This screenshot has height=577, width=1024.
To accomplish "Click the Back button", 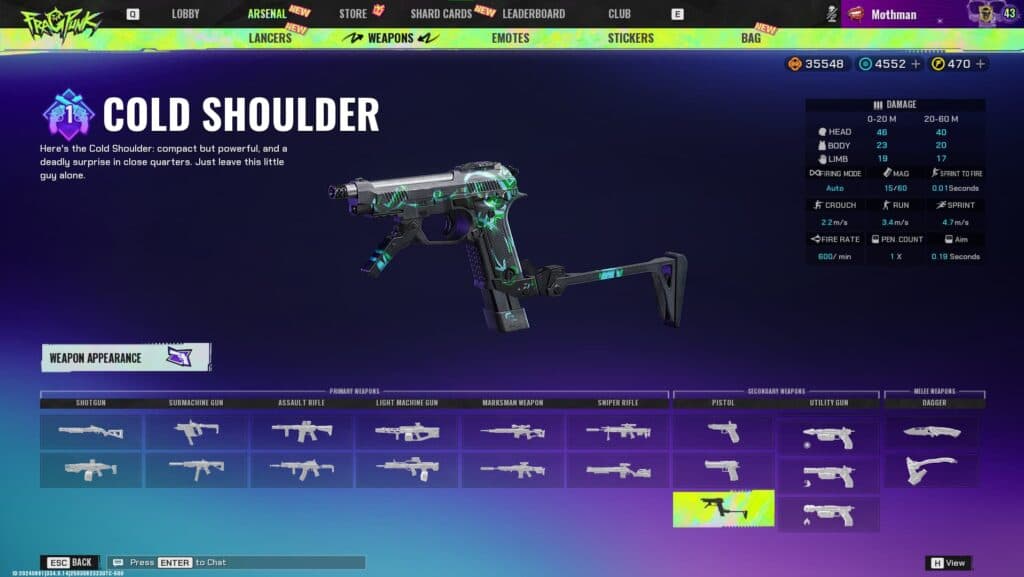I will (x=70, y=563).
